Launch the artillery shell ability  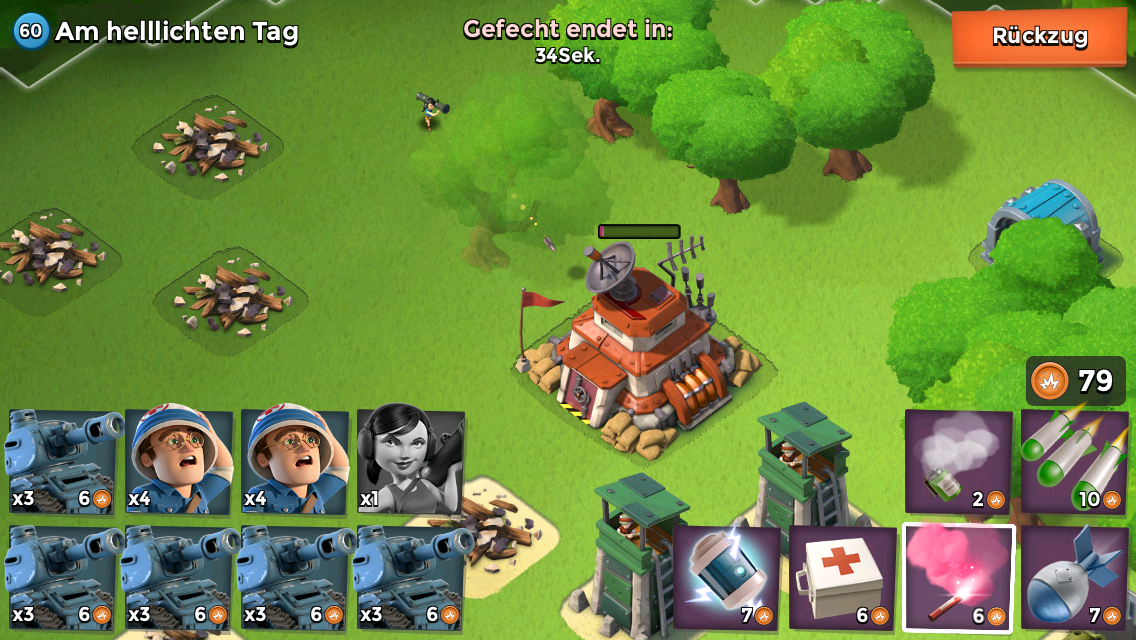(1074, 578)
